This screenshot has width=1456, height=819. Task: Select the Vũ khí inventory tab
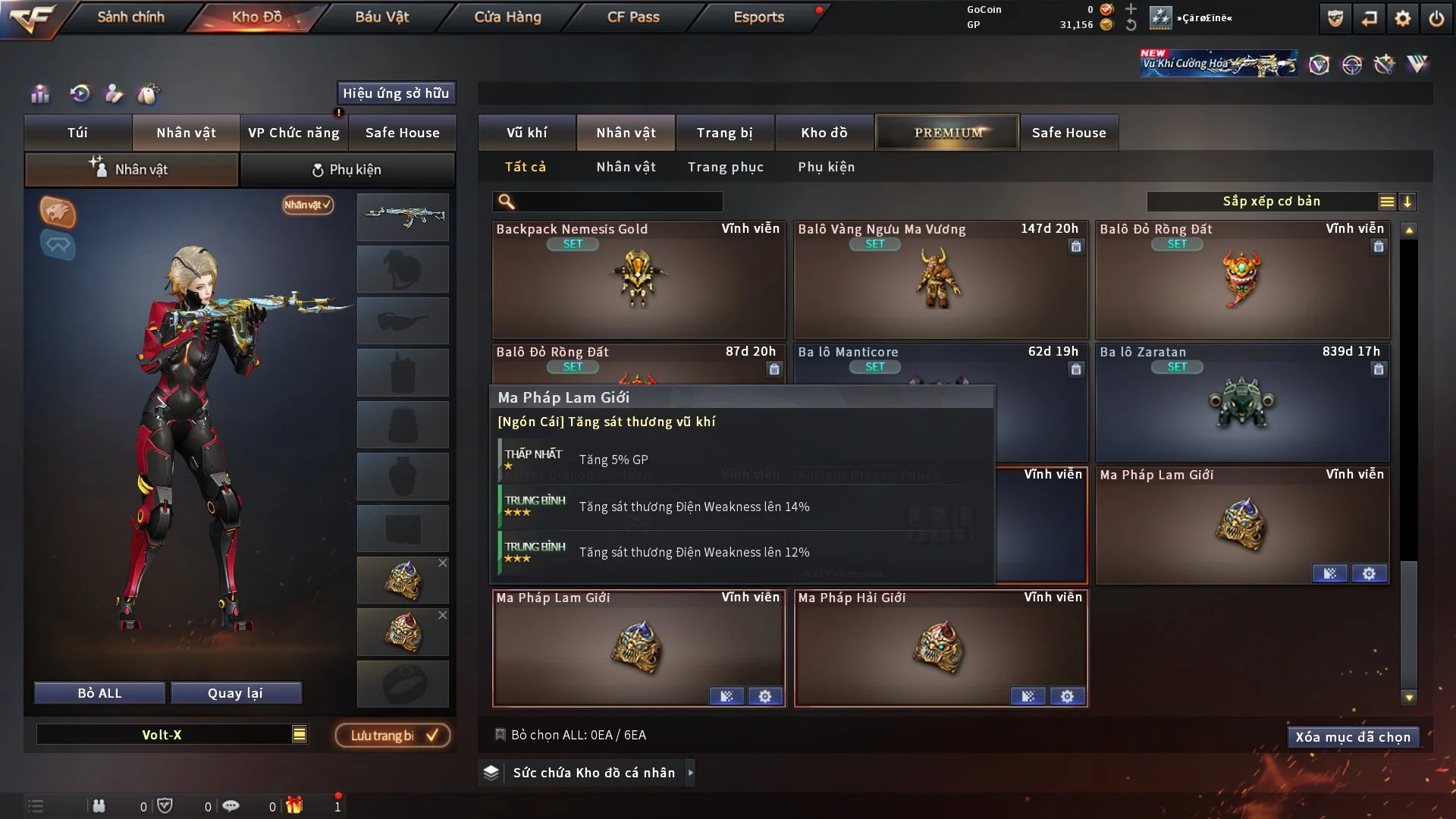(x=526, y=133)
